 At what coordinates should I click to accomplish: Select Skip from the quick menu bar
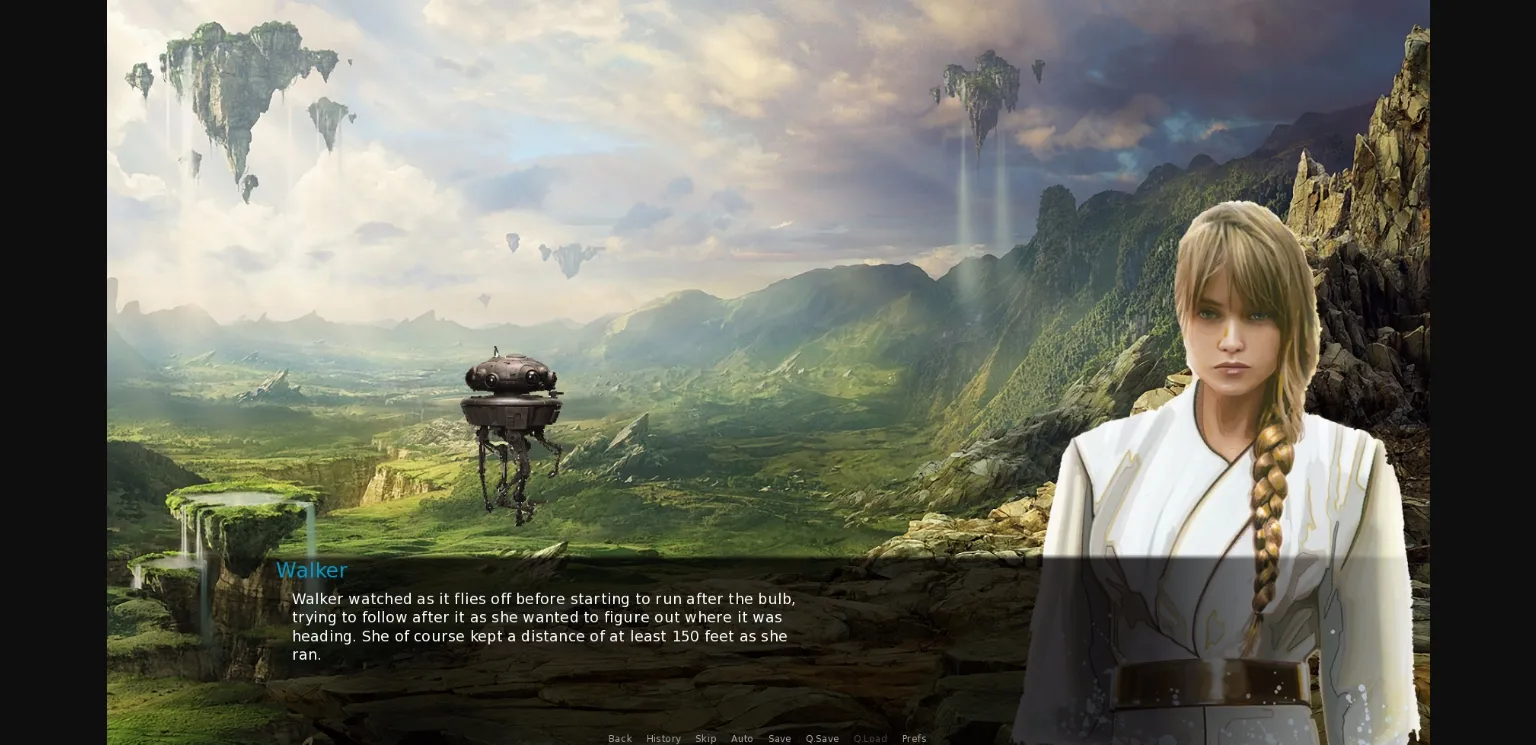pyautogui.click(x=706, y=738)
